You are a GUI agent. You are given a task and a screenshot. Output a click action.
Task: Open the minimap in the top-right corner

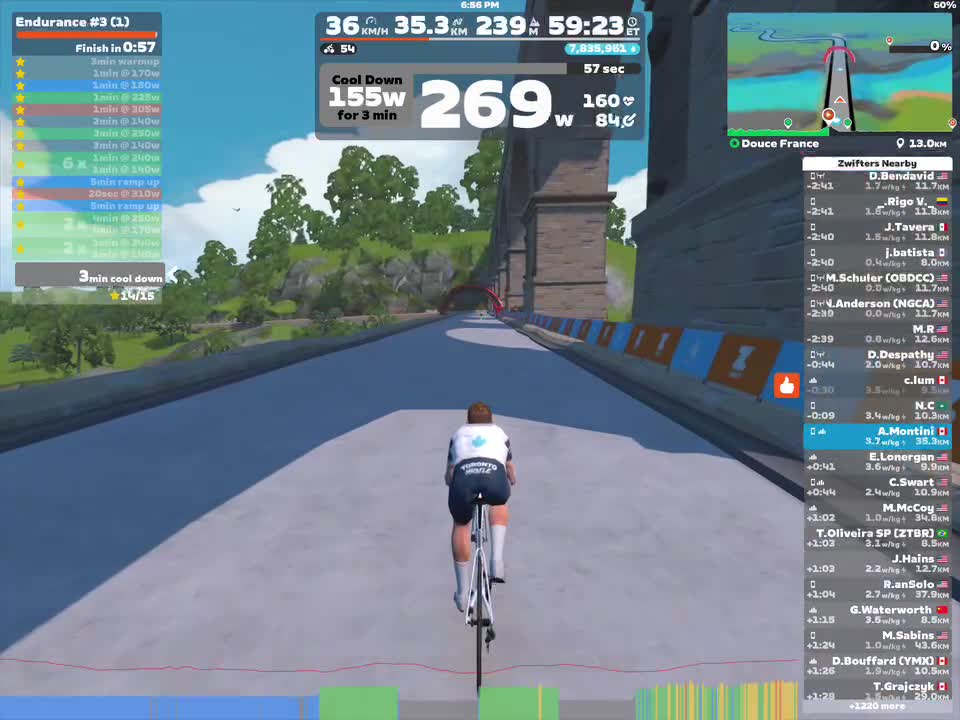tap(839, 74)
